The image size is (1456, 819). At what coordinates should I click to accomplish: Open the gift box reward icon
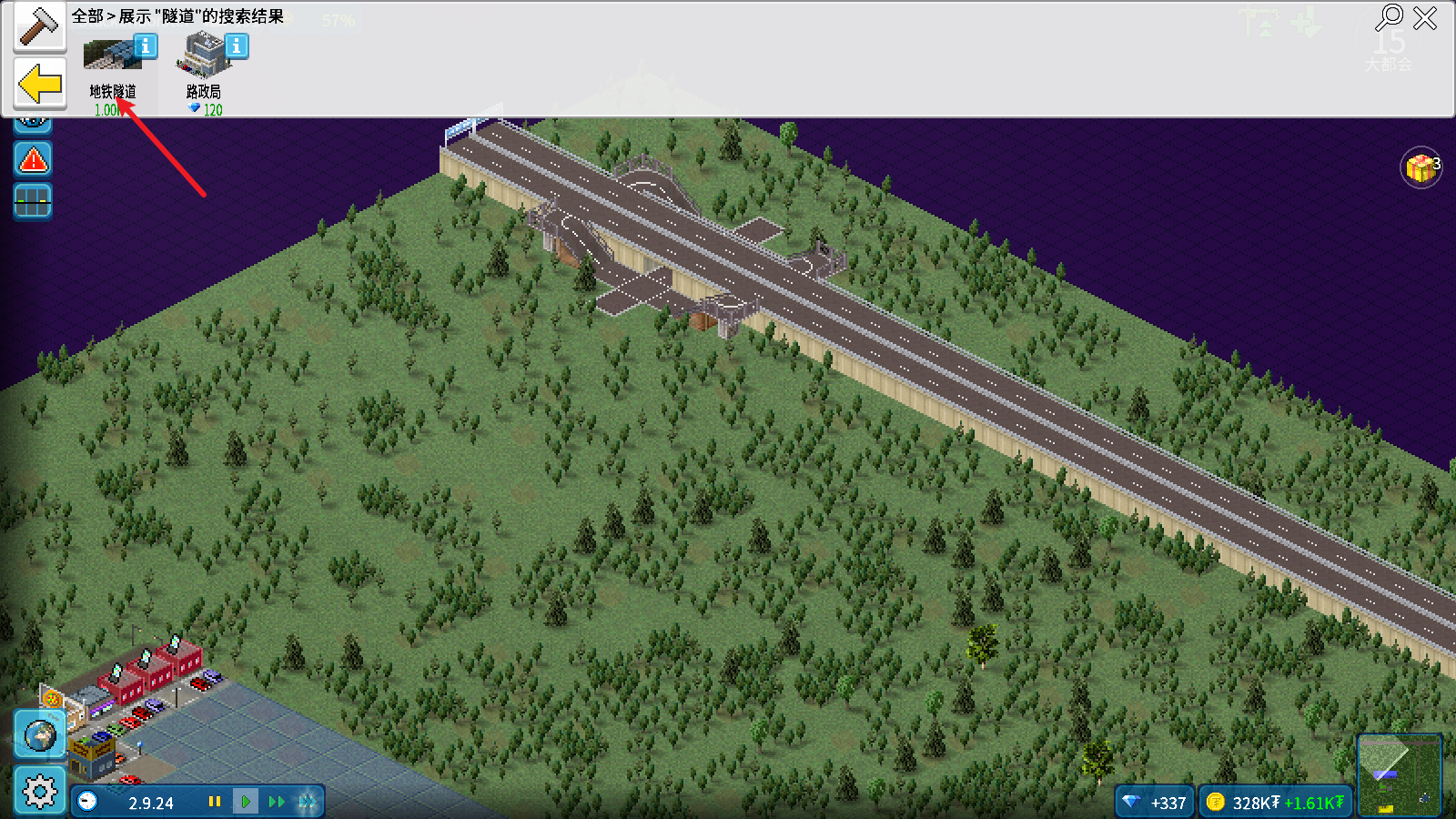click(x=1421, y=168)
